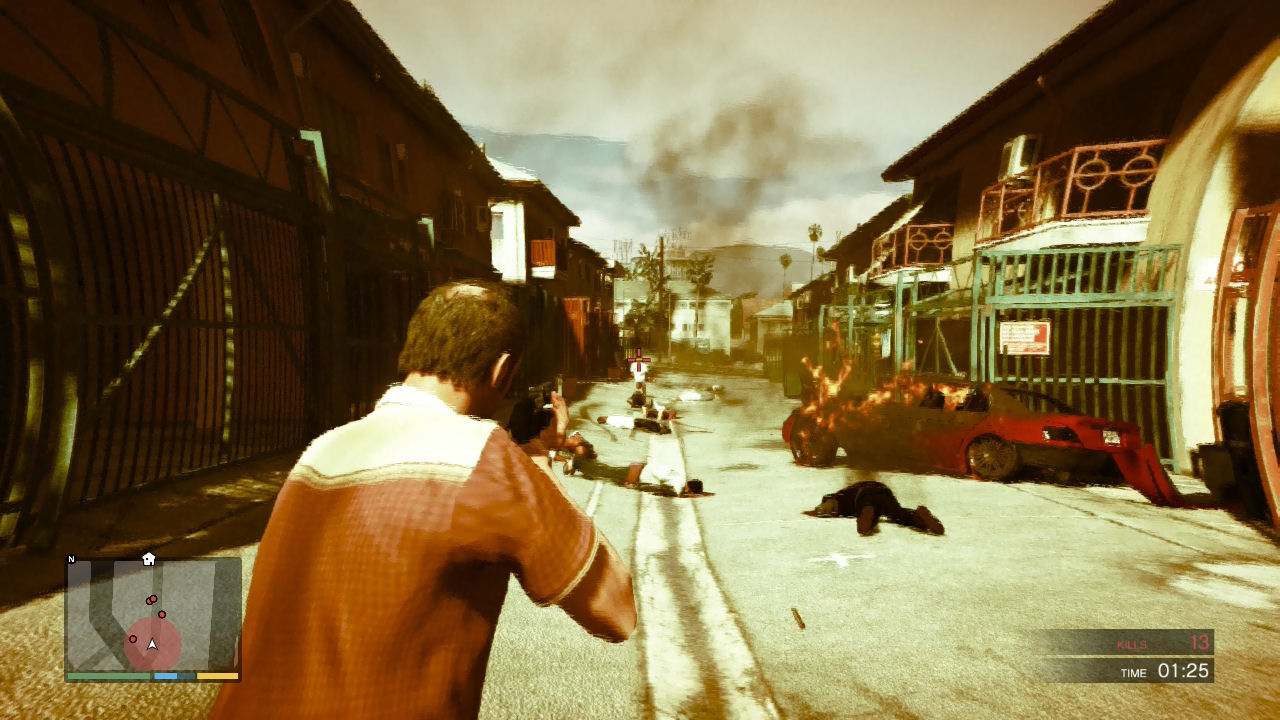Click the white player arrow on minimap

(152, 645)
